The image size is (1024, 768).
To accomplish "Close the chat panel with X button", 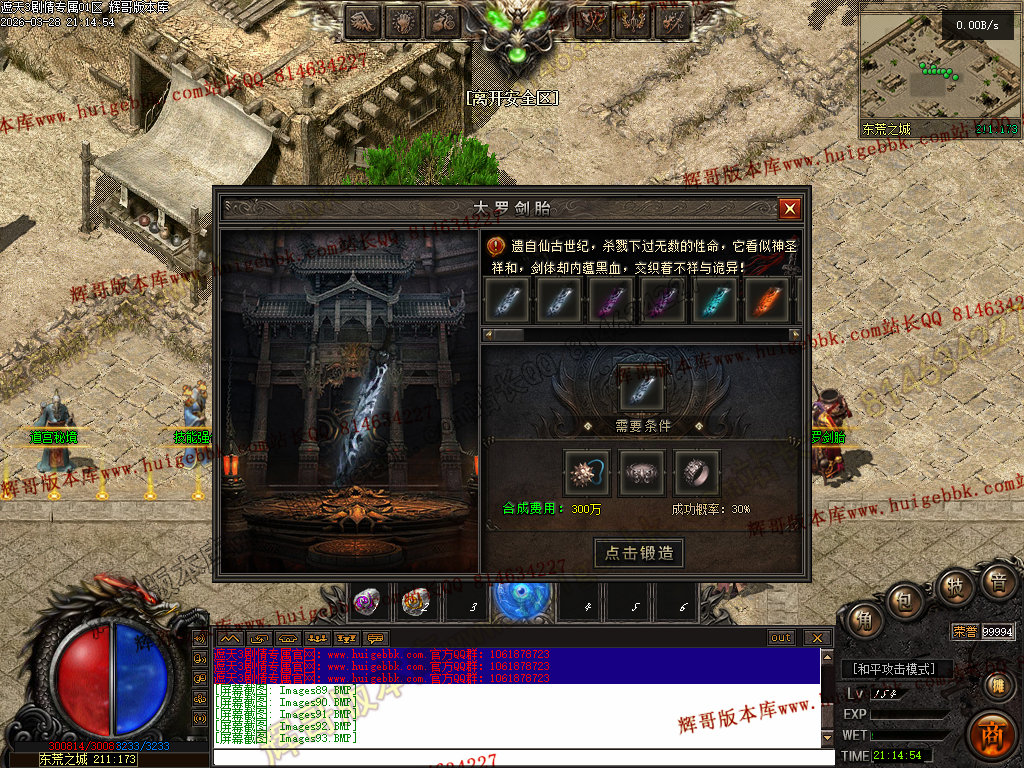I will tap(817, 638).
